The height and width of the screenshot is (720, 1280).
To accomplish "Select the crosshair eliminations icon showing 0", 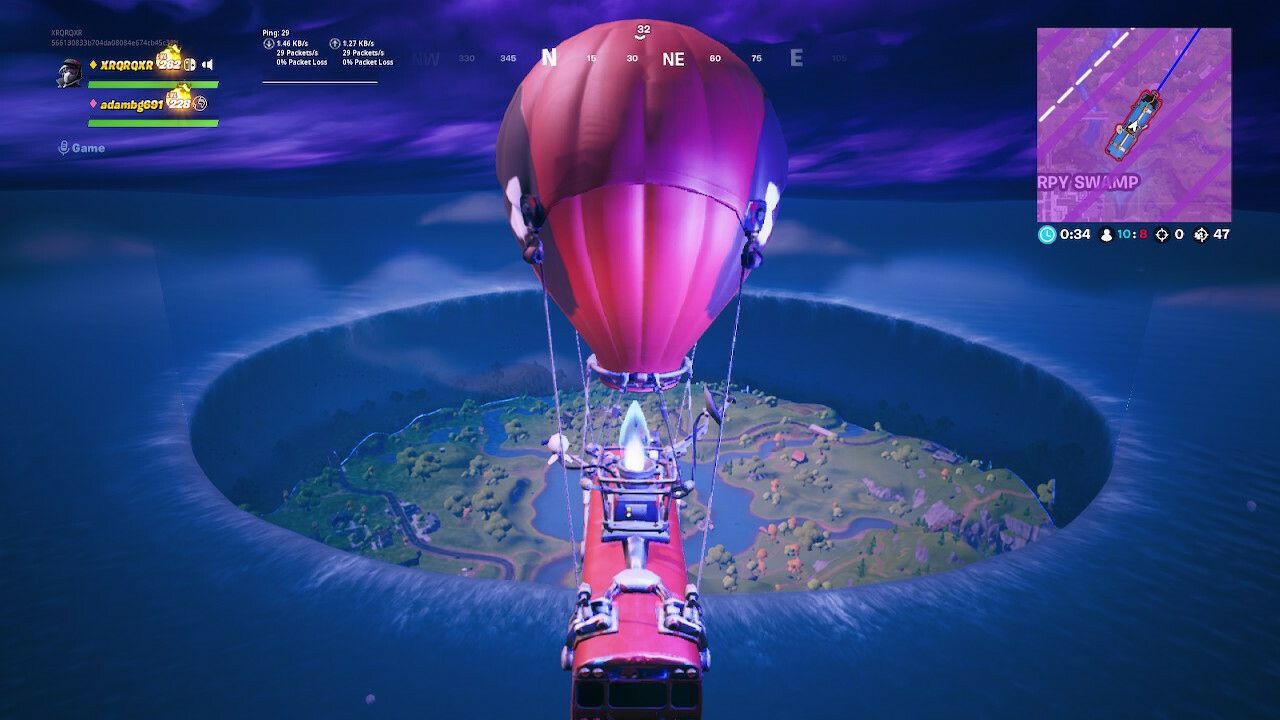I will coord(1162,235).
